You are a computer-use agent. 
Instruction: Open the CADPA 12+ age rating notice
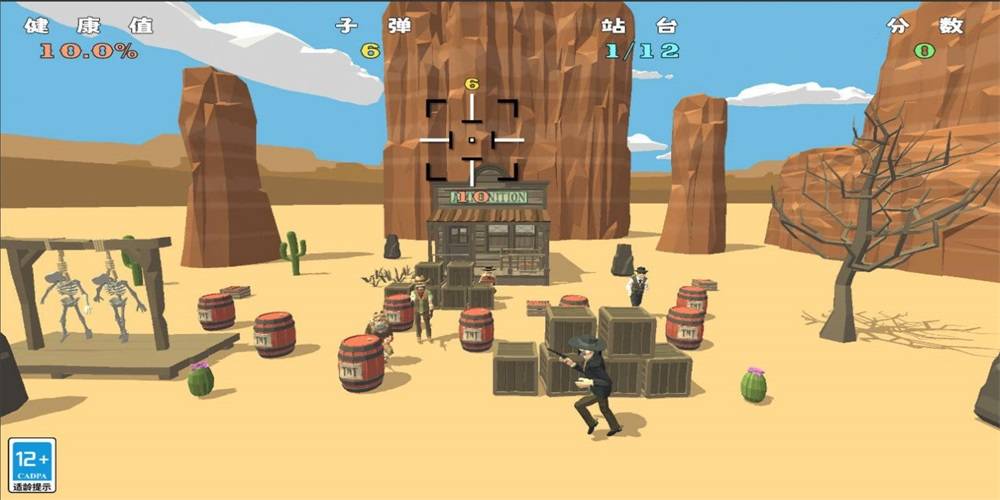point(32,465)
